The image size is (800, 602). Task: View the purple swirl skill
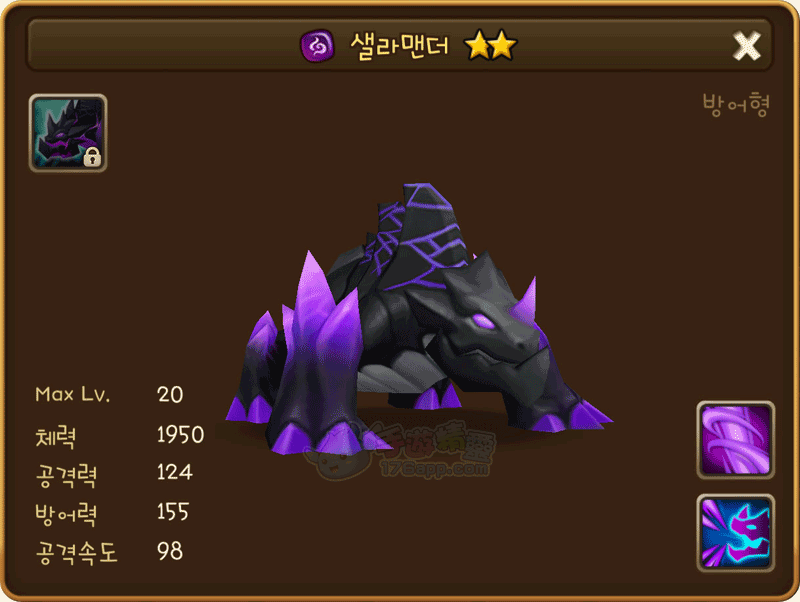(735, 440)
